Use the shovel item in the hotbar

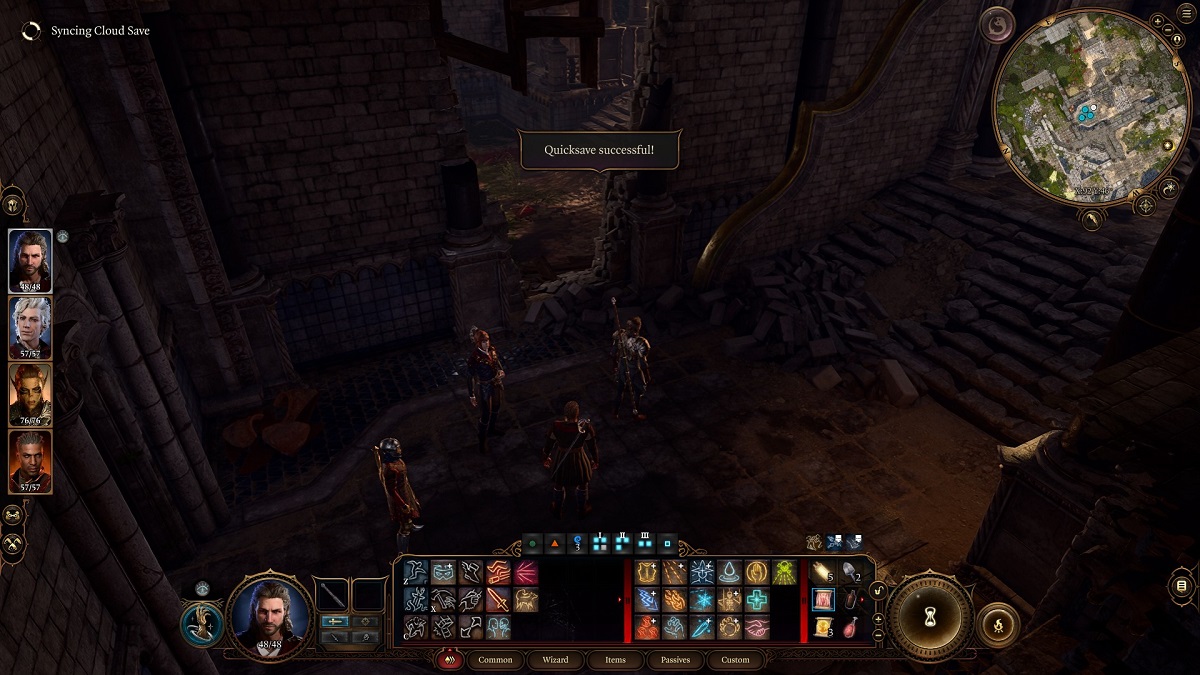click(x=849, y=572)
